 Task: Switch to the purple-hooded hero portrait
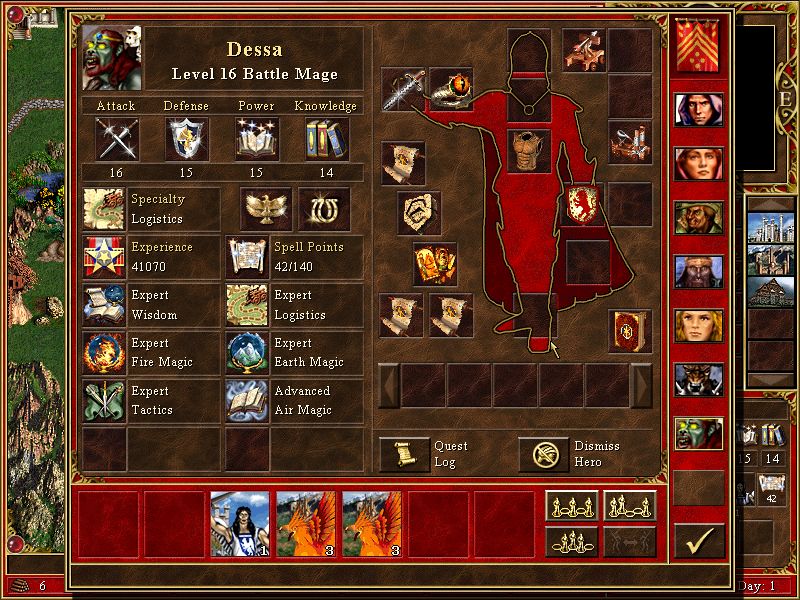click(x=699, y=109)
